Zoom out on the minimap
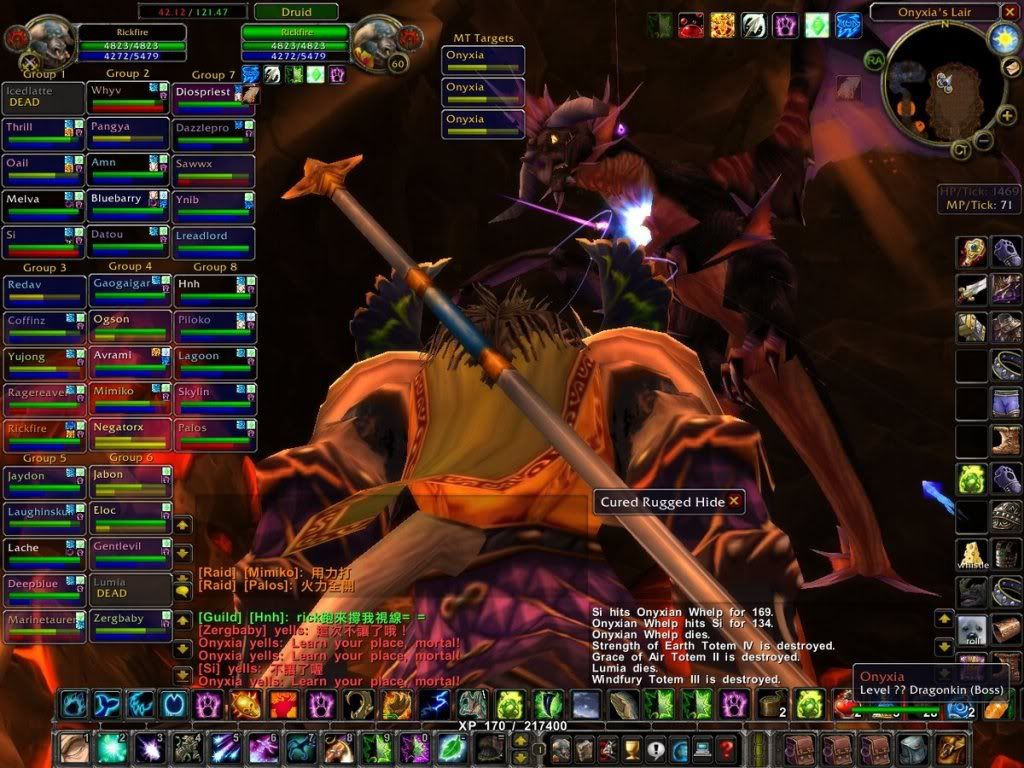 (984, 140)
